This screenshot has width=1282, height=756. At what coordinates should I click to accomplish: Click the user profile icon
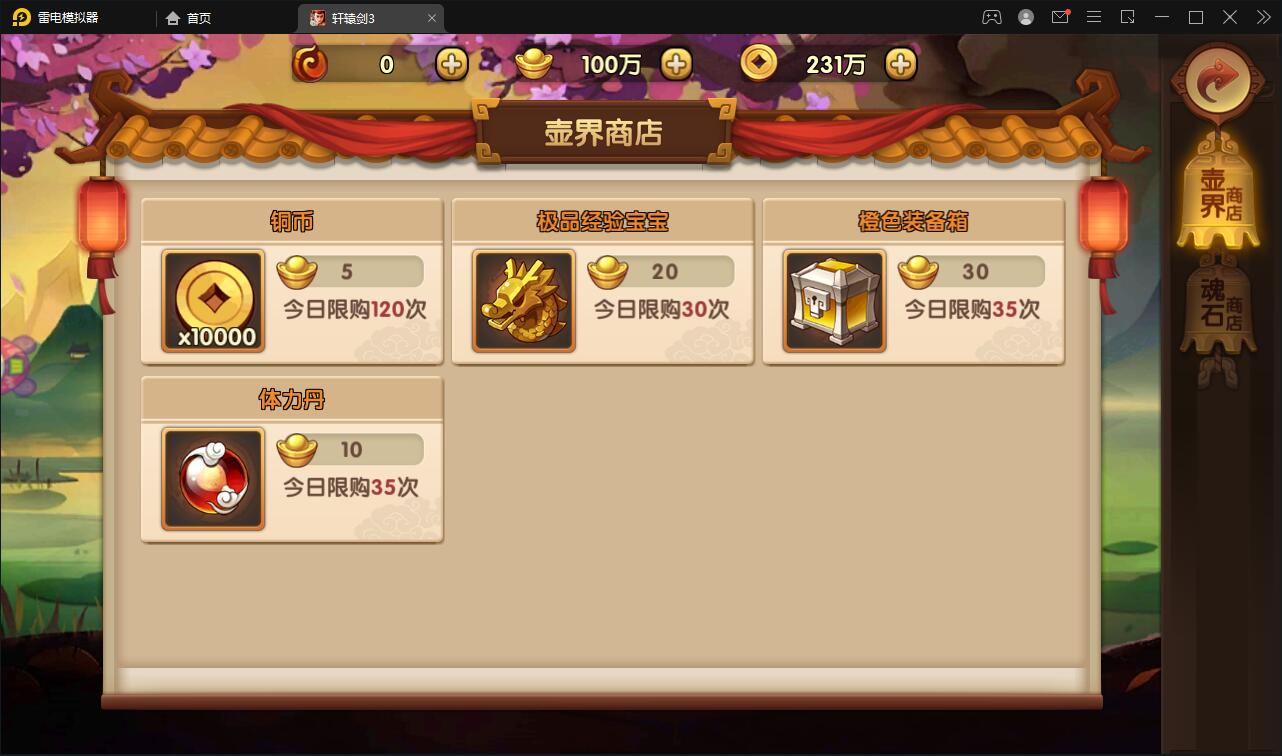click(x=1026, y=17)
